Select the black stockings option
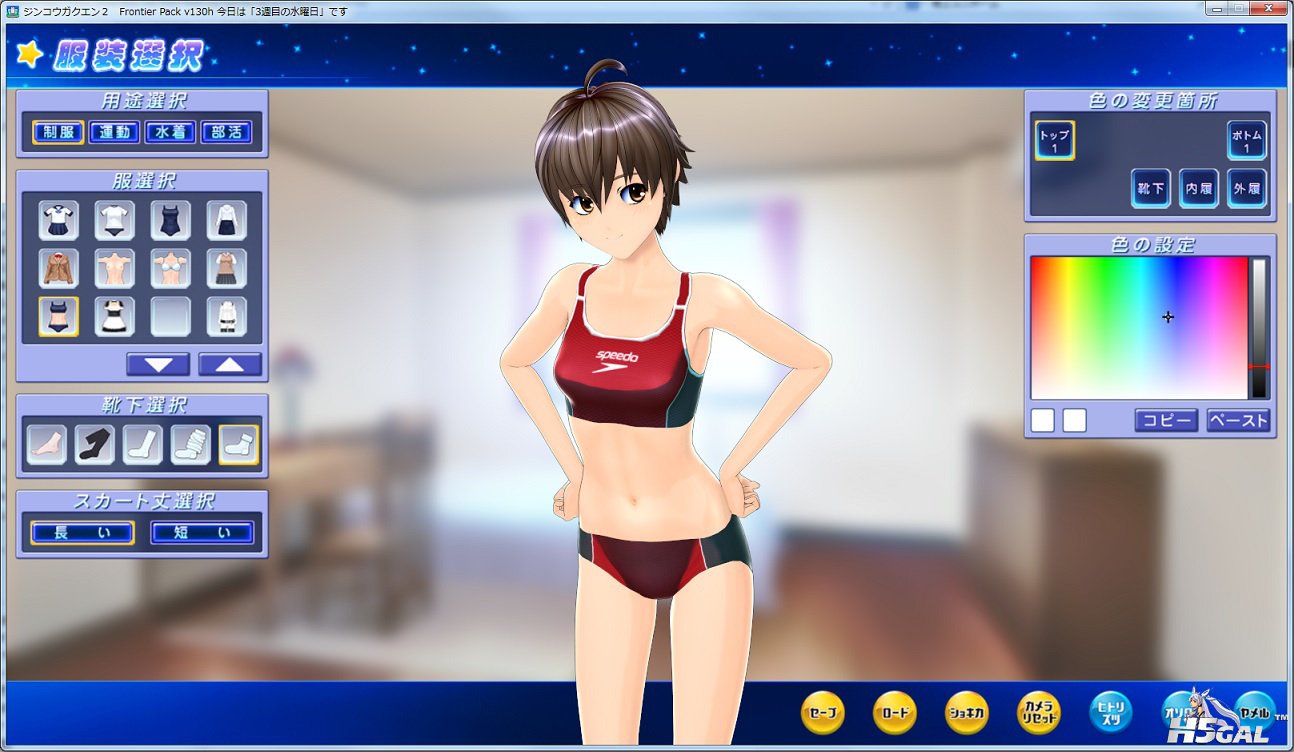 pyautogui.click(x=95, y=445)
